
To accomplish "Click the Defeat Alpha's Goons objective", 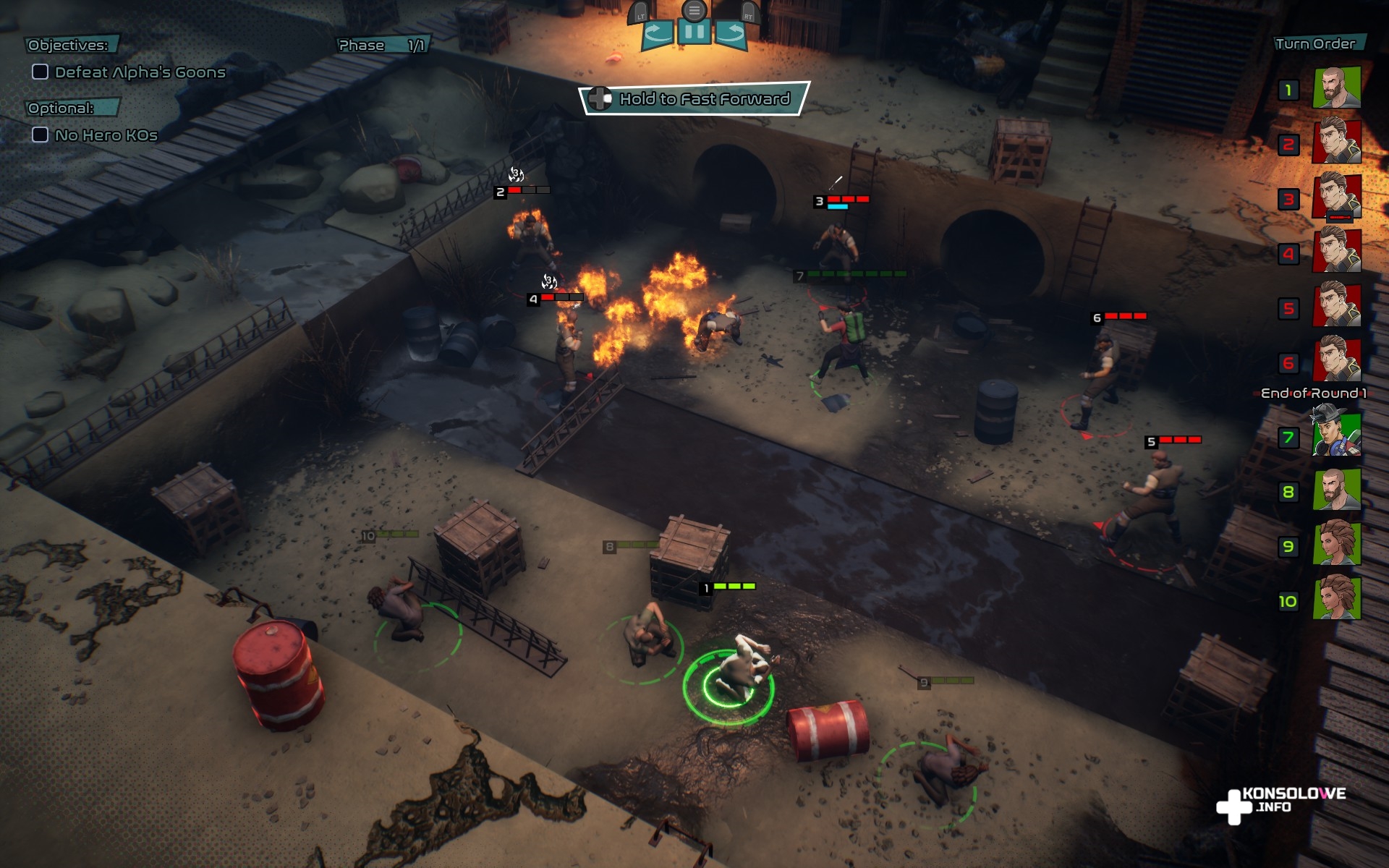I will click(x=140, y=72).
